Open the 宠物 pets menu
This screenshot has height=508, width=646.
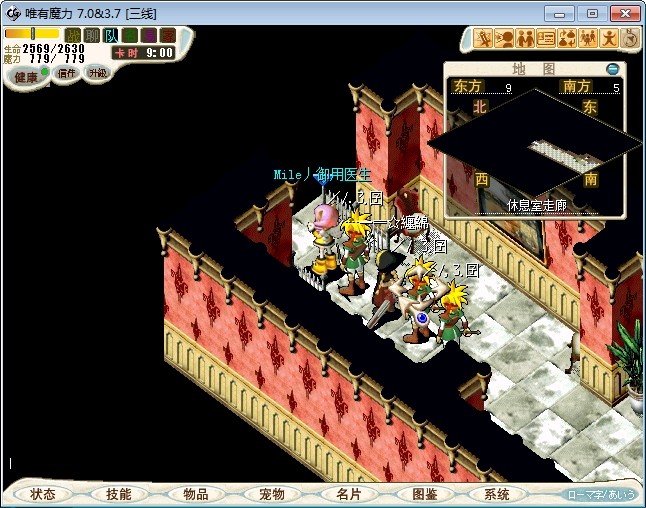pyautogui.click(x=271, y=494)
